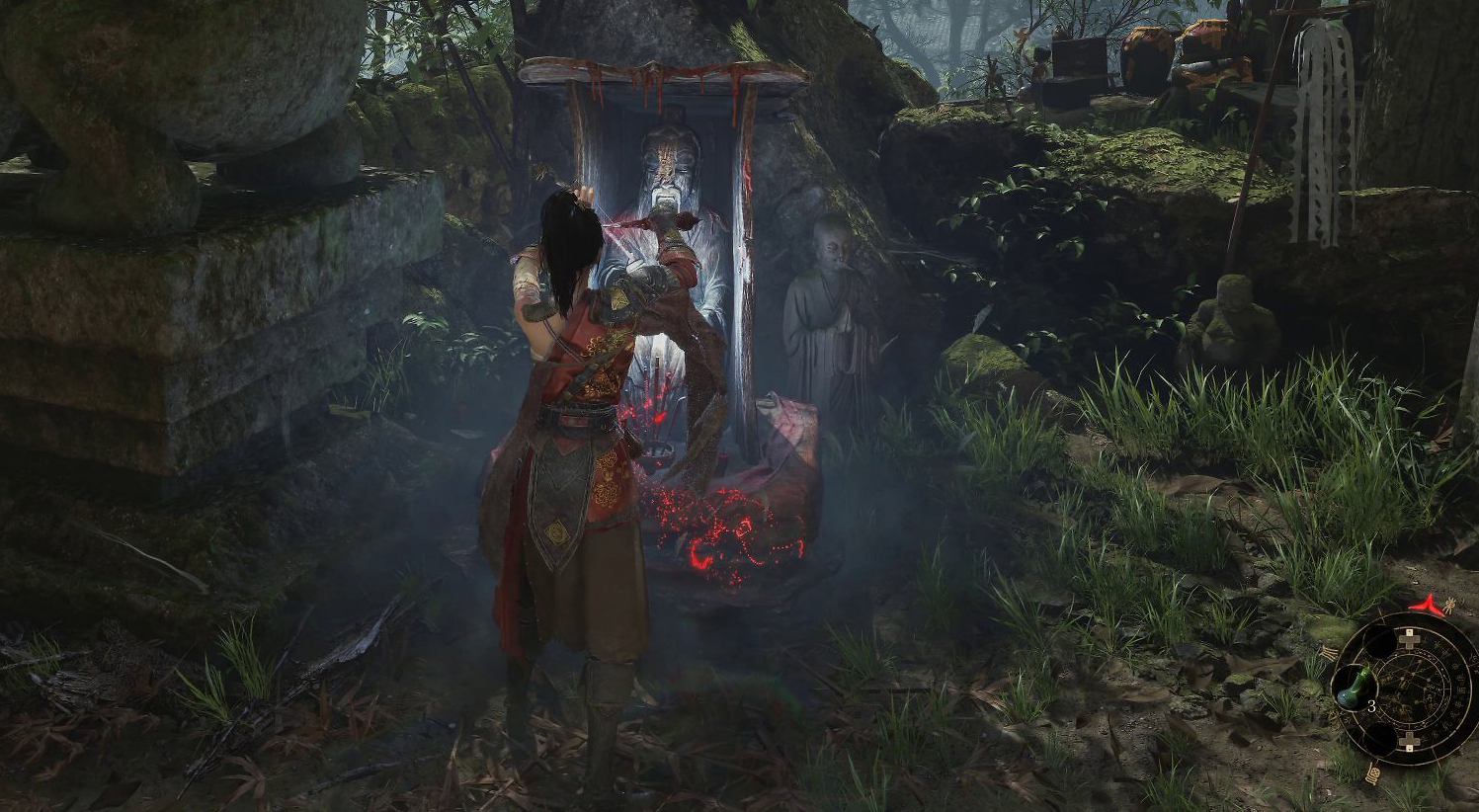This screenshot has height=812, width=1479.
Task: Click the red direction marker on compass
Action: [1424, 602]
